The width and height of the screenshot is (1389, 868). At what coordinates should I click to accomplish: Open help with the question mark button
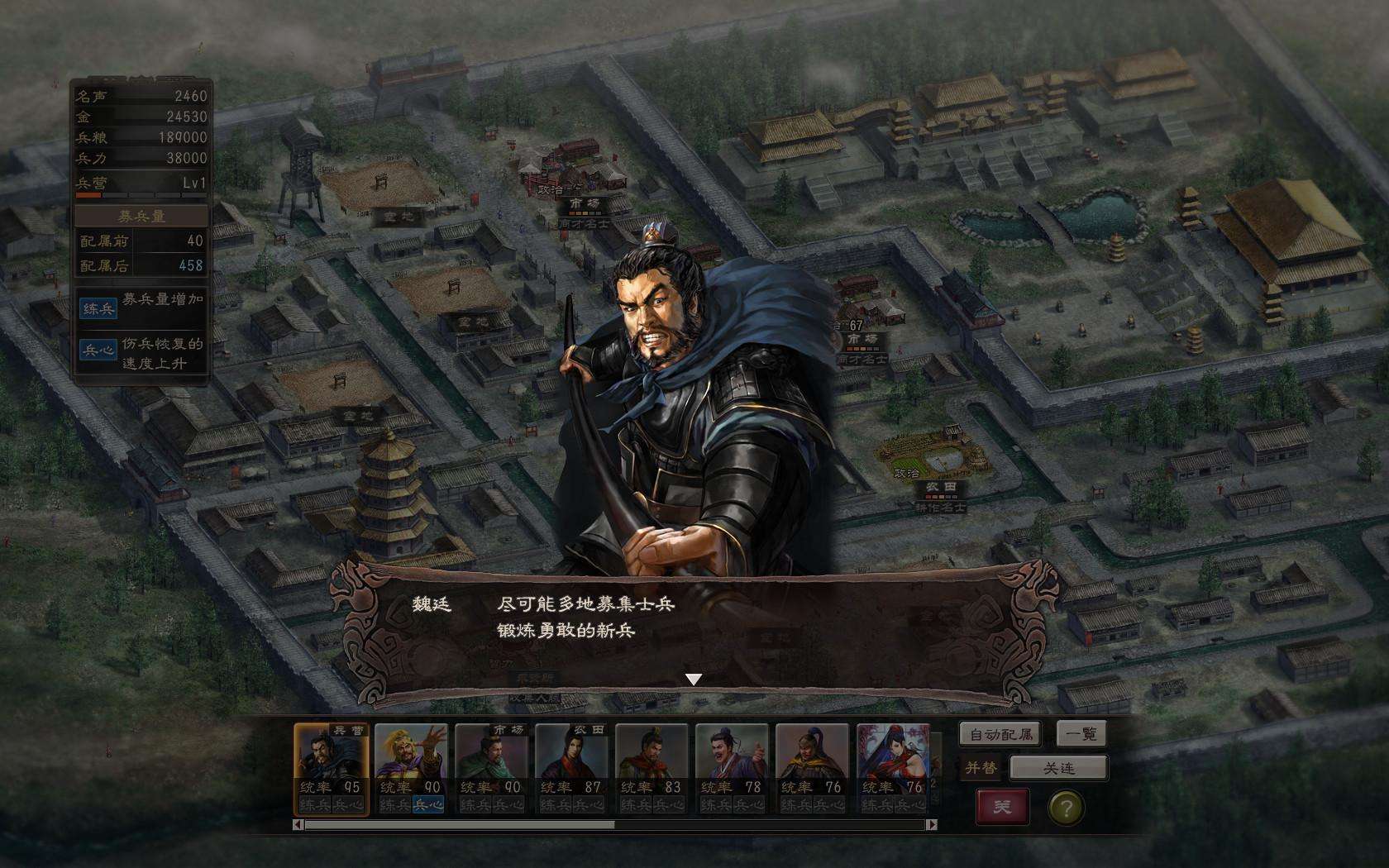[x=1066, y=808]
